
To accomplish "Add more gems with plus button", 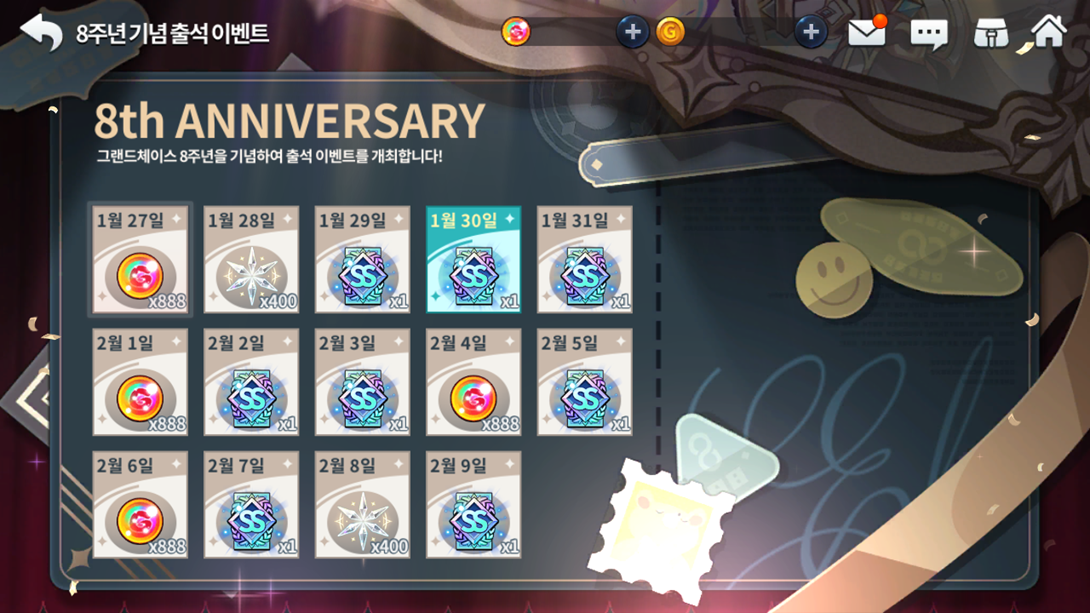I will [x=631, y=32].
